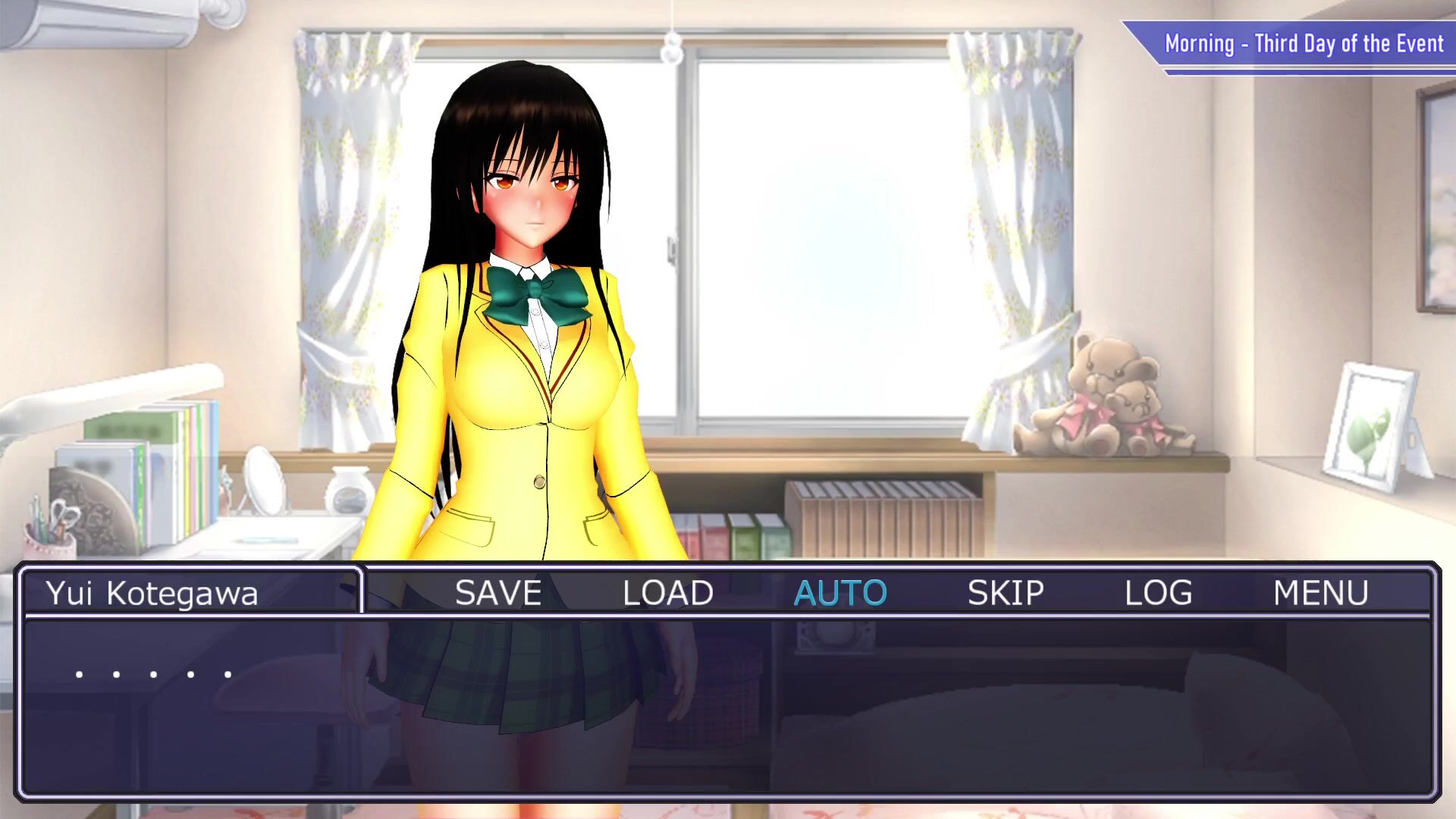The image size is (1456, 819).
Task: Open the game MENU
Action: 1320,592
